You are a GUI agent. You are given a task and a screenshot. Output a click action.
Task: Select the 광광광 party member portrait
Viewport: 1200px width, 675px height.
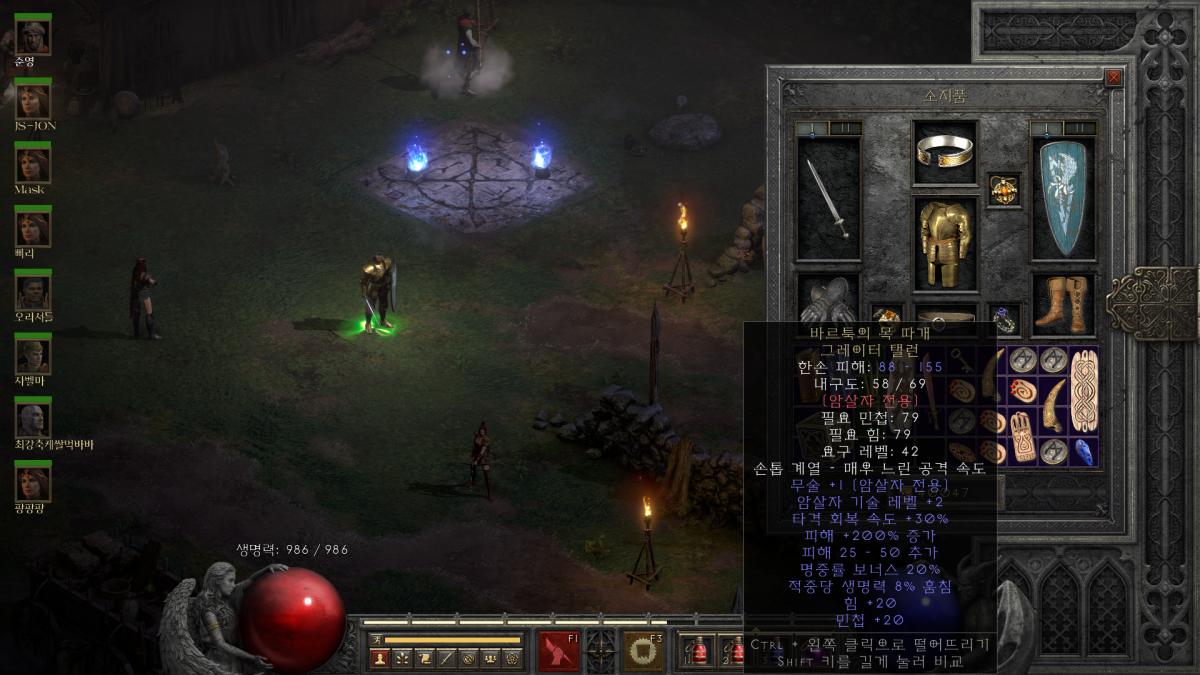(33, 483)
